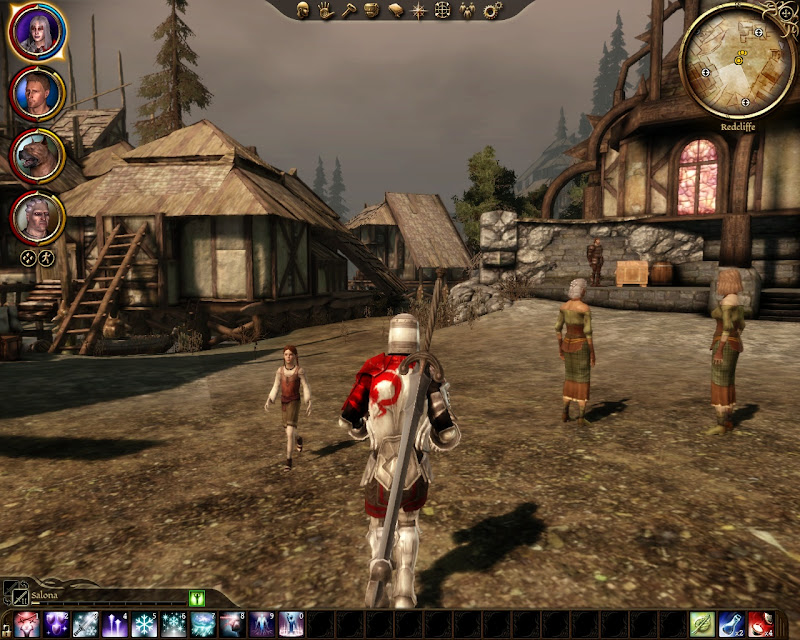Click the Redcliffe minimap

737,59
